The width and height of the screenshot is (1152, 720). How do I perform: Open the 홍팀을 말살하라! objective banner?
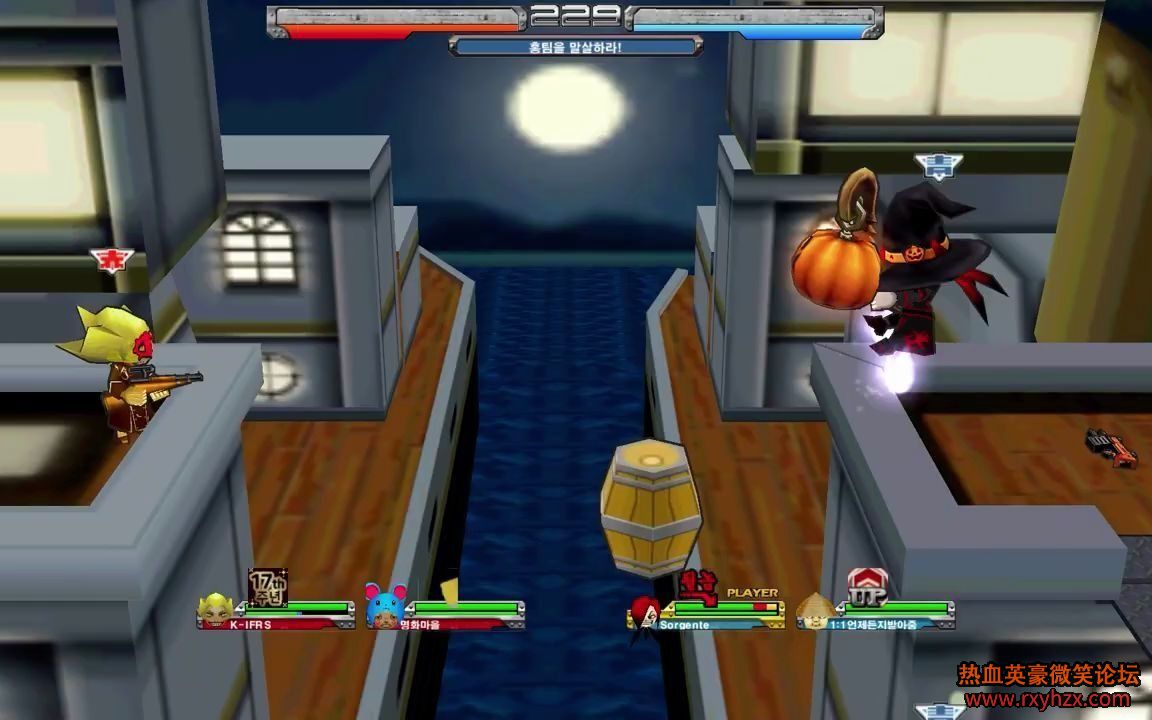(x=575, y=46)
